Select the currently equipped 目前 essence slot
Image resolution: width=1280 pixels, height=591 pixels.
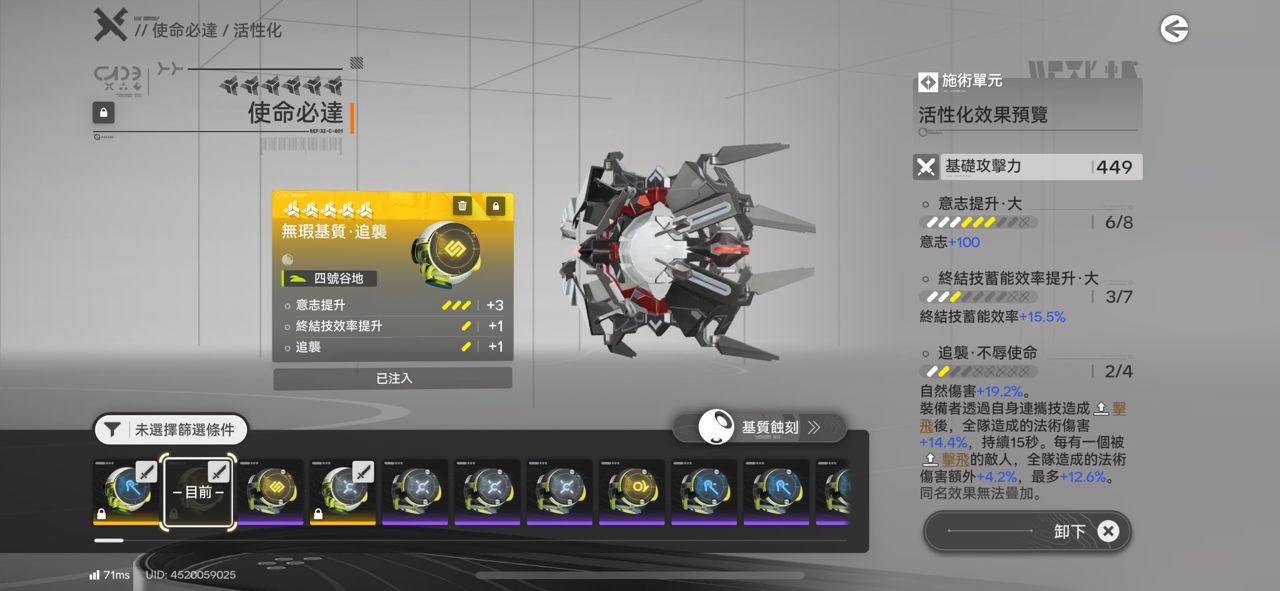[x=198, y=493]
